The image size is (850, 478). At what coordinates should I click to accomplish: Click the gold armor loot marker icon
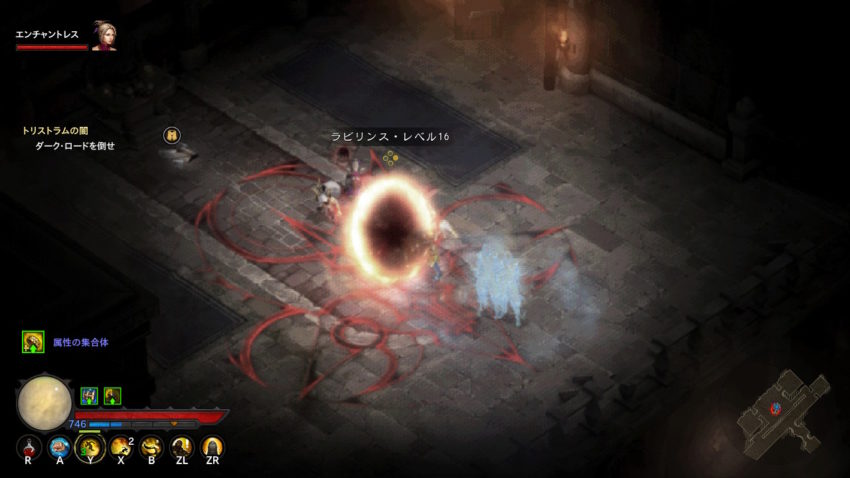click(x=172, y=135)
